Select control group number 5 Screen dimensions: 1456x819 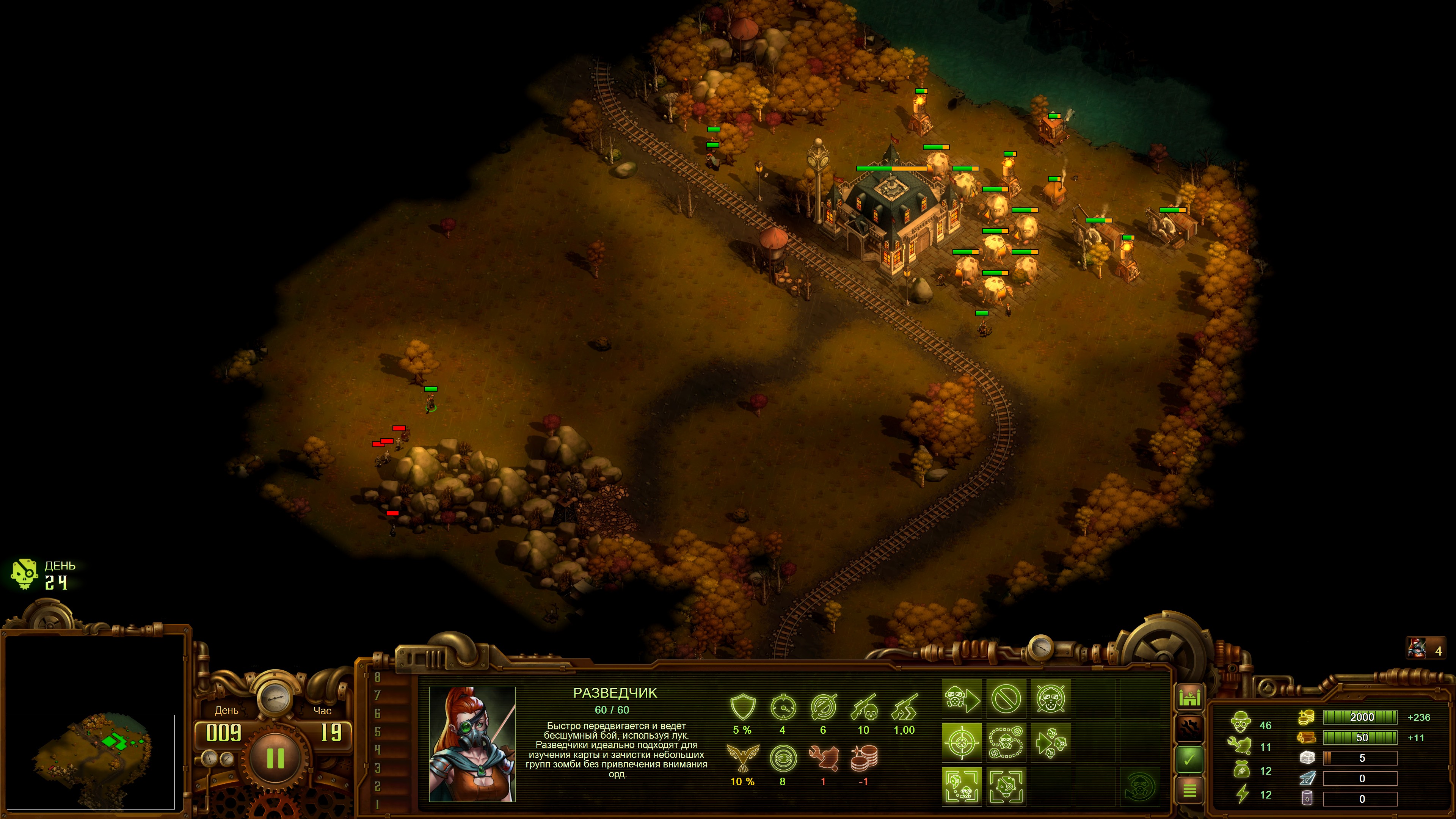(x=378, y=731)
